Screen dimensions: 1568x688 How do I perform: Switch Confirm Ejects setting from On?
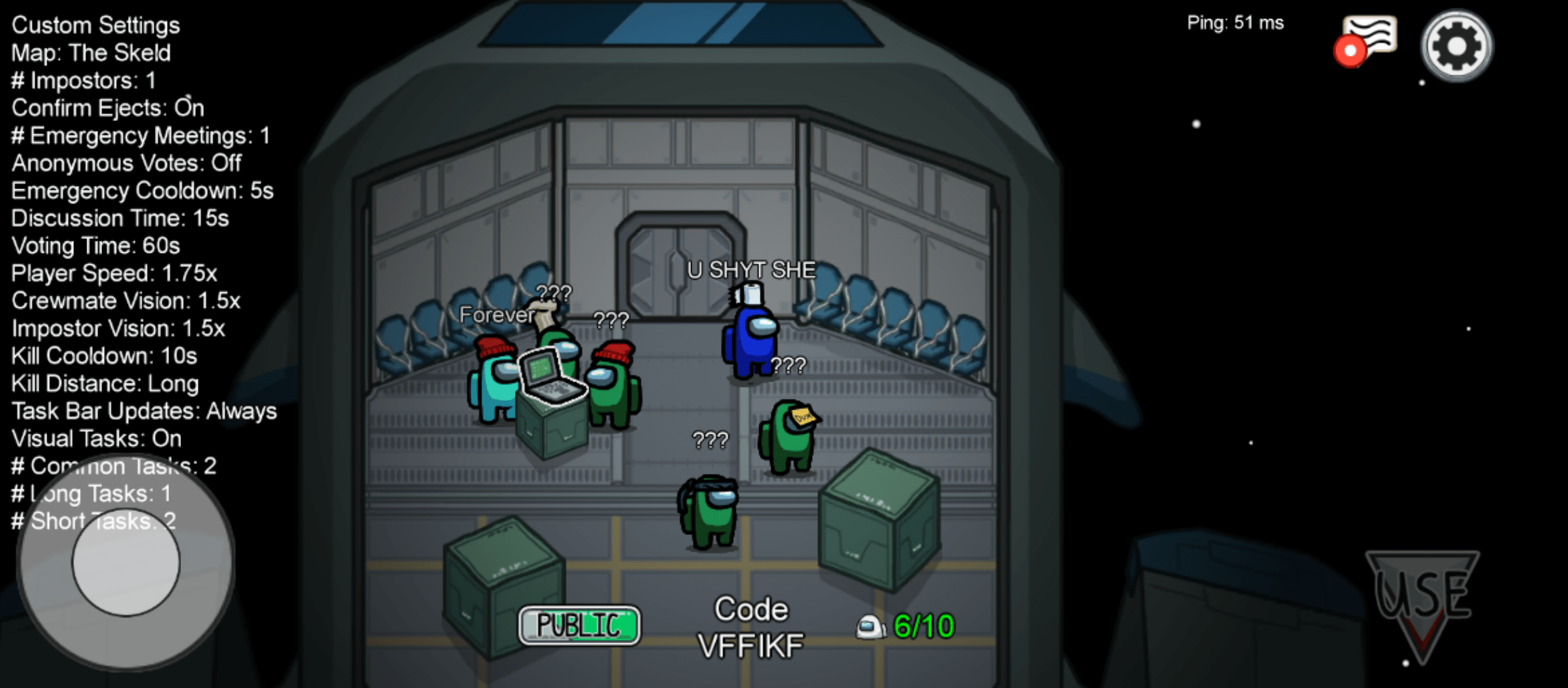pyautogui.click(x=106, y=108)
